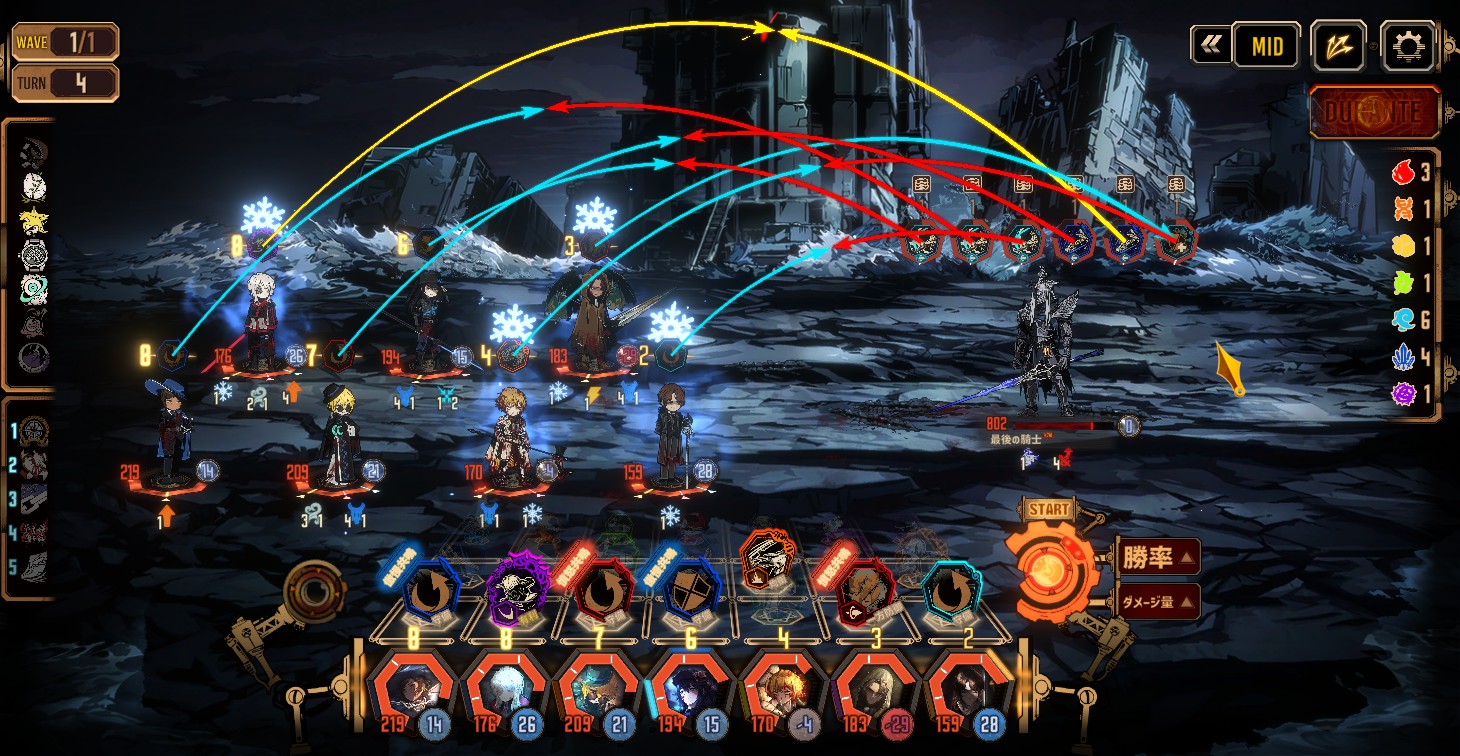The image size is (1460, 756).
Task: Click the circular gear dial left of the dashboard
Action: pos(315,593)
